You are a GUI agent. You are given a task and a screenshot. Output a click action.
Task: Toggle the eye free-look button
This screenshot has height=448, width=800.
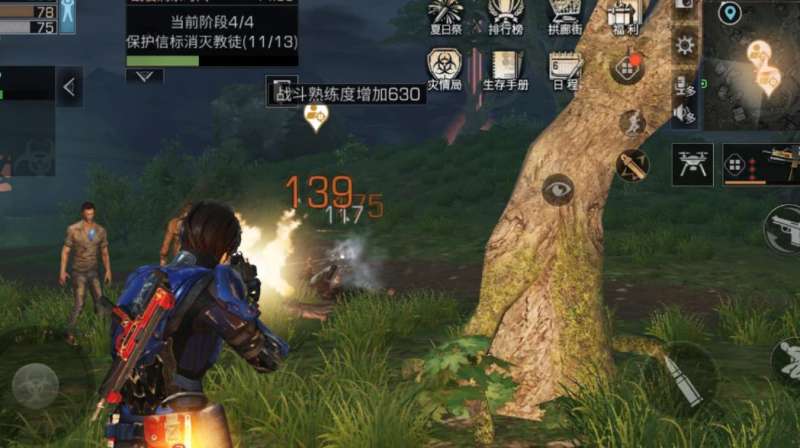(x=558, y=189)
